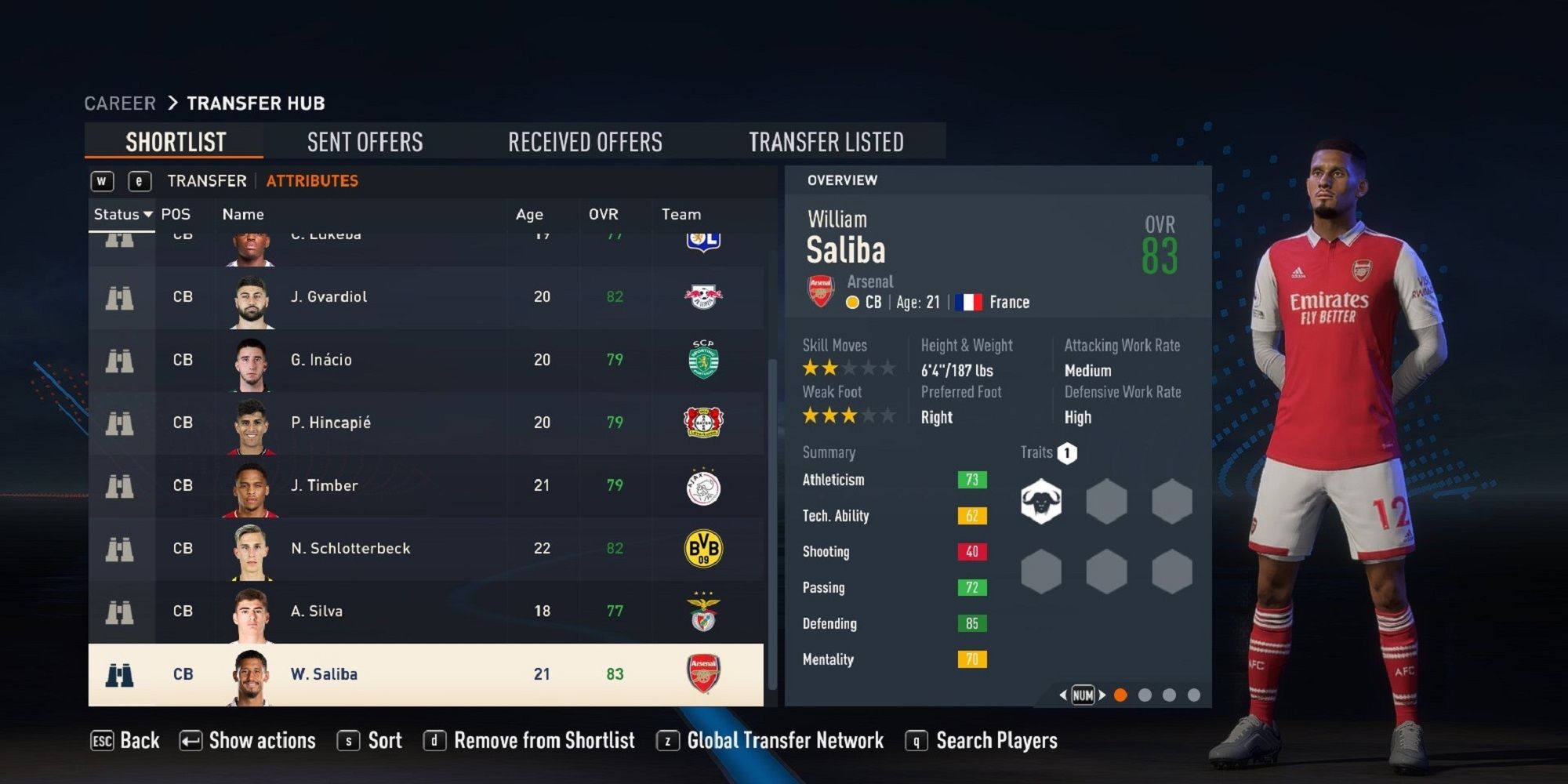Click the right arrow beside the NUM indicator

(1102, 695)
